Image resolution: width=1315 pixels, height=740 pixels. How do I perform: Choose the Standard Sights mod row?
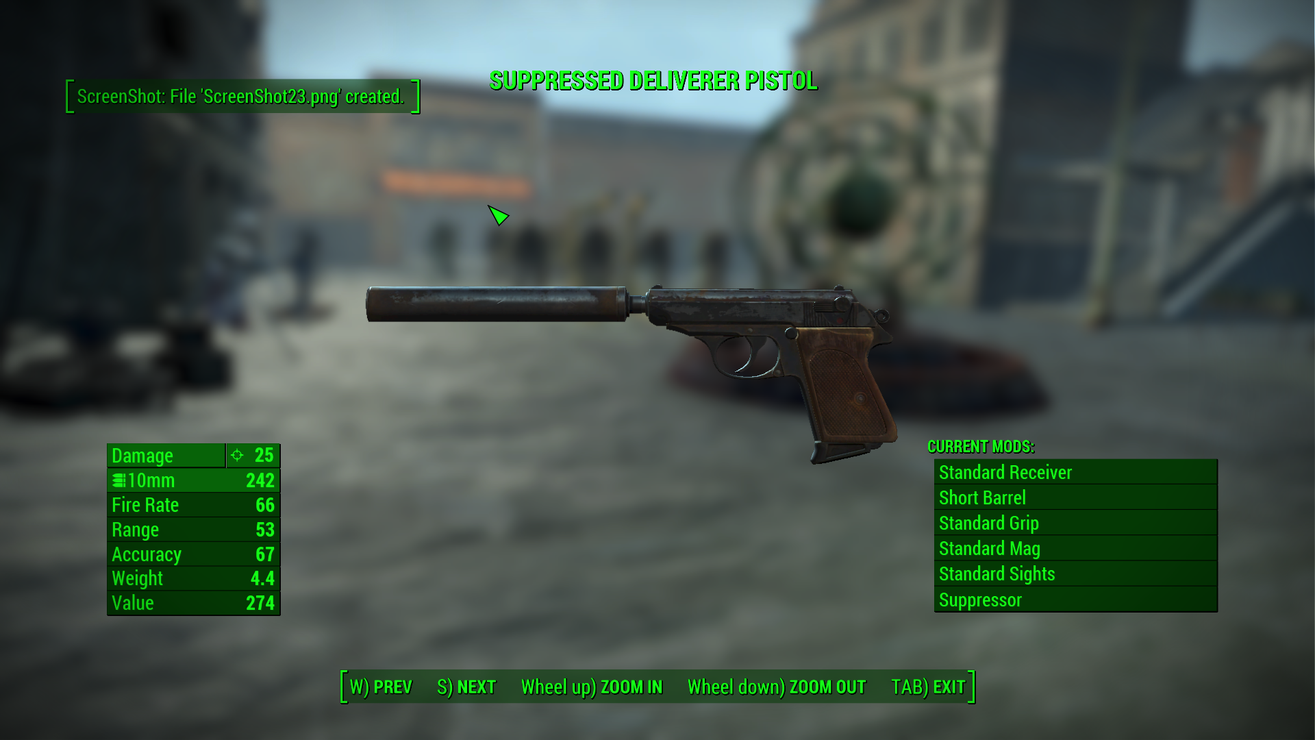point(1075,574)
